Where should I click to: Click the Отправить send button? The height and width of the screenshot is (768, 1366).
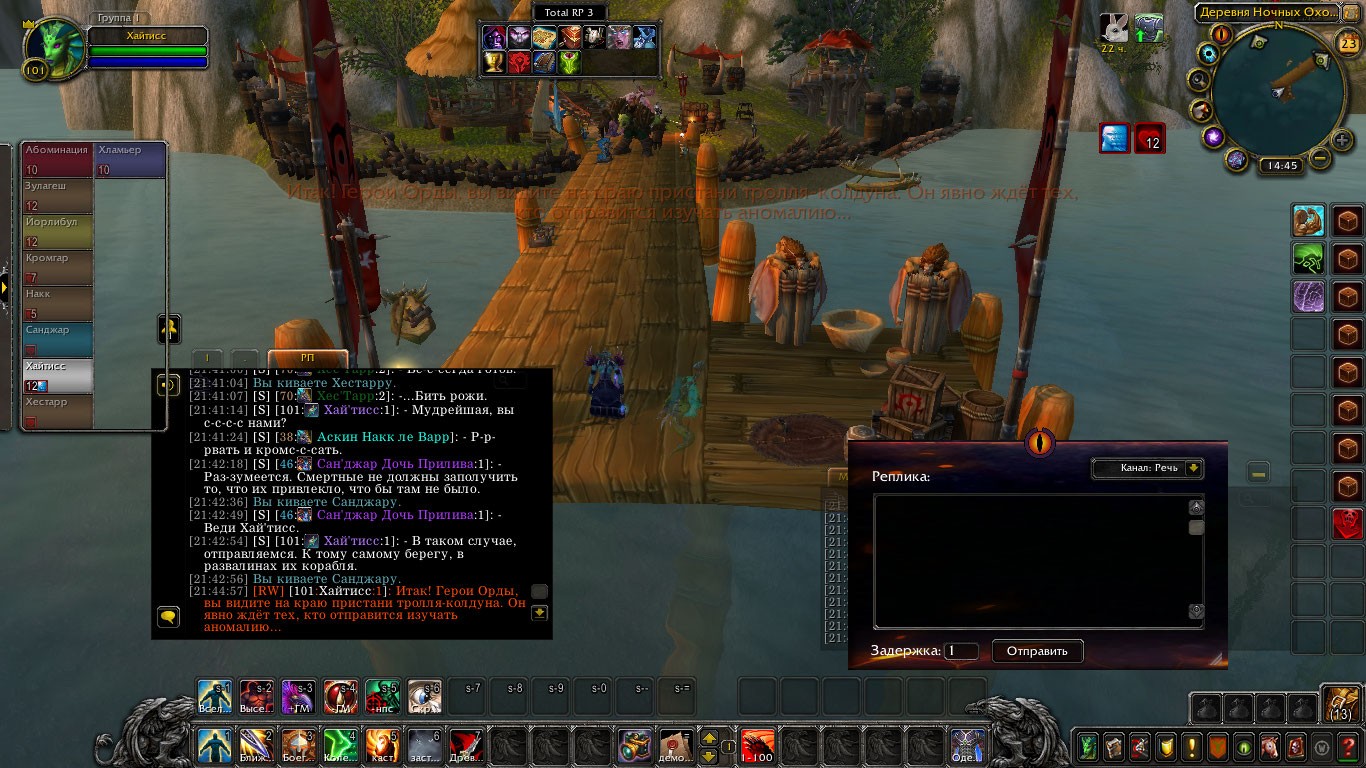click(x=1037, y=651)
